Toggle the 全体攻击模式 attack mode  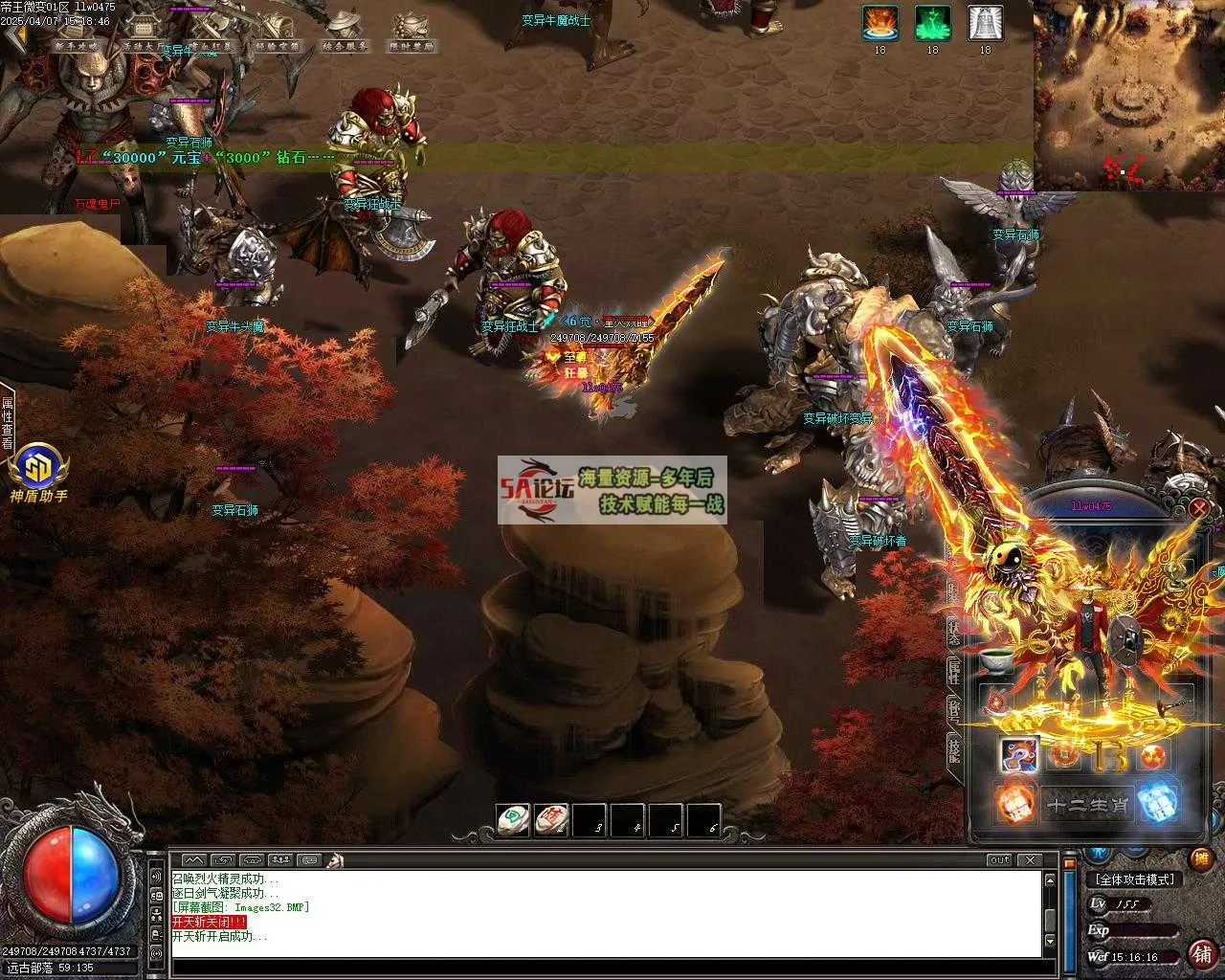(1135, 879)
